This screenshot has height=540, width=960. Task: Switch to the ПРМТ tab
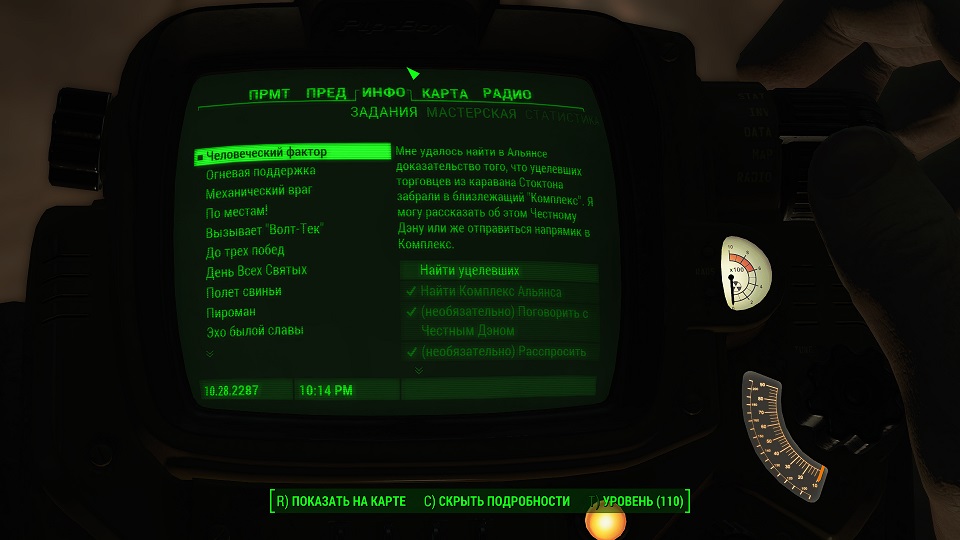[269, 94]
